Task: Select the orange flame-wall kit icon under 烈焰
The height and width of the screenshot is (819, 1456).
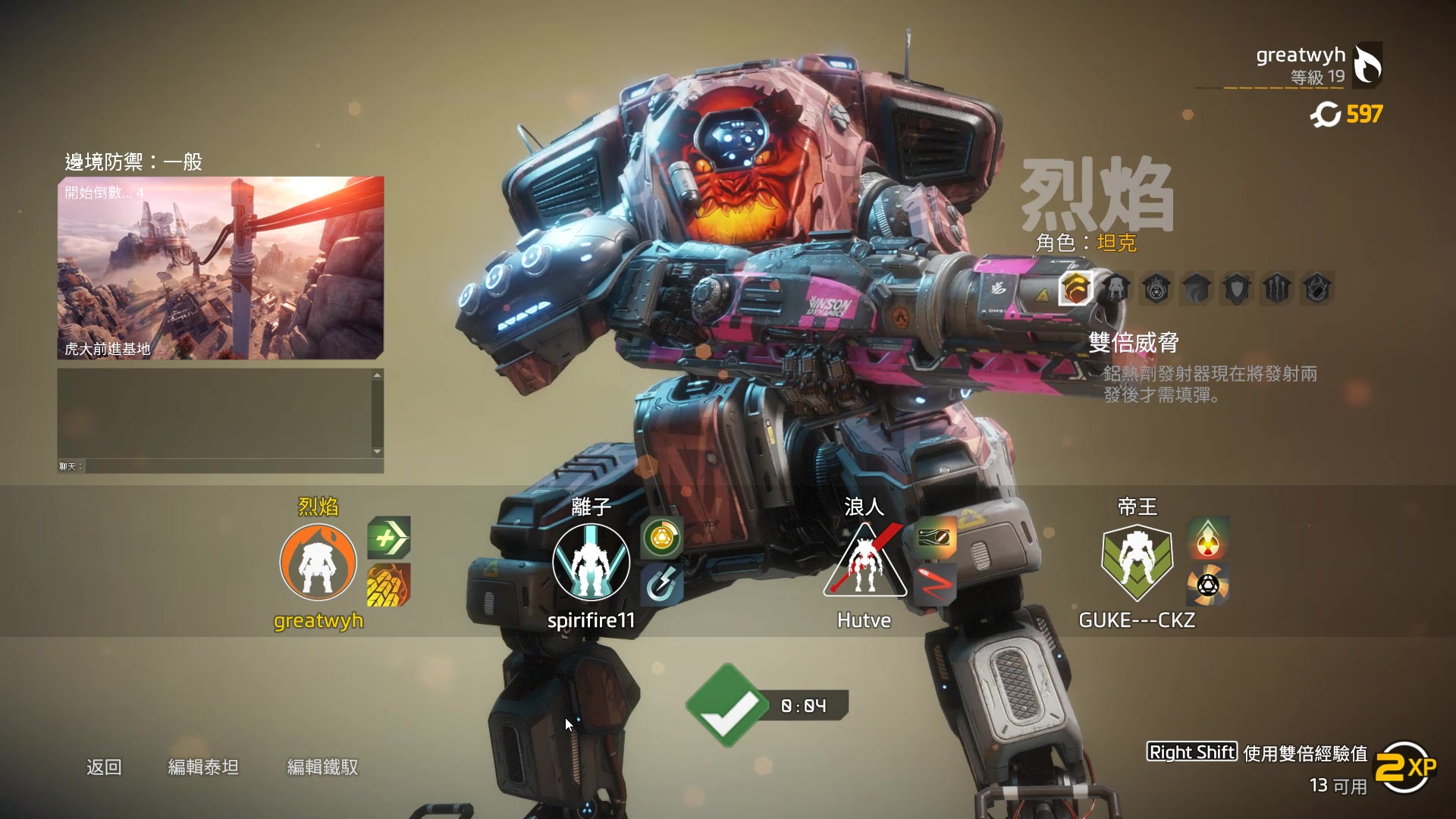Action: coord(389,585)
